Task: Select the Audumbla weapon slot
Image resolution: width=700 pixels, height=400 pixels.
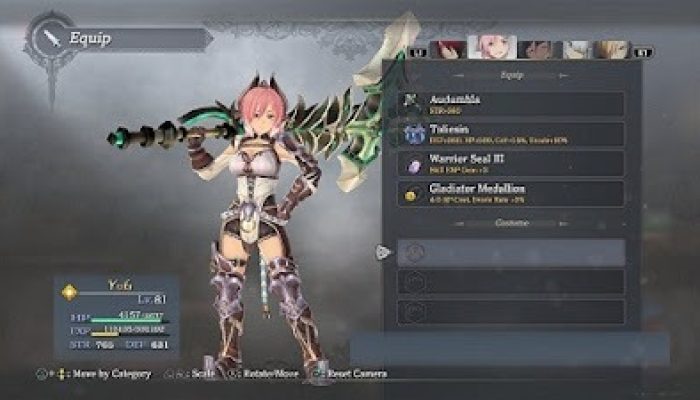Action: tap(511, 103)
